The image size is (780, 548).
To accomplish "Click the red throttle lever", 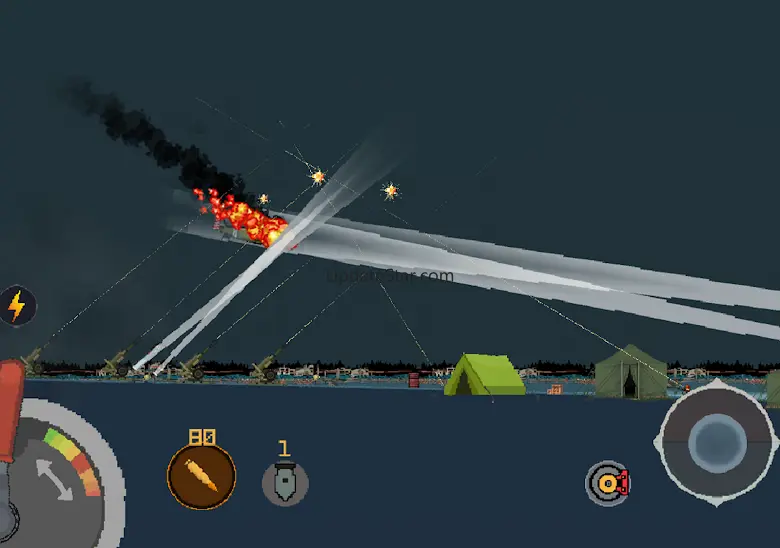I will click(x=10, y=405).
